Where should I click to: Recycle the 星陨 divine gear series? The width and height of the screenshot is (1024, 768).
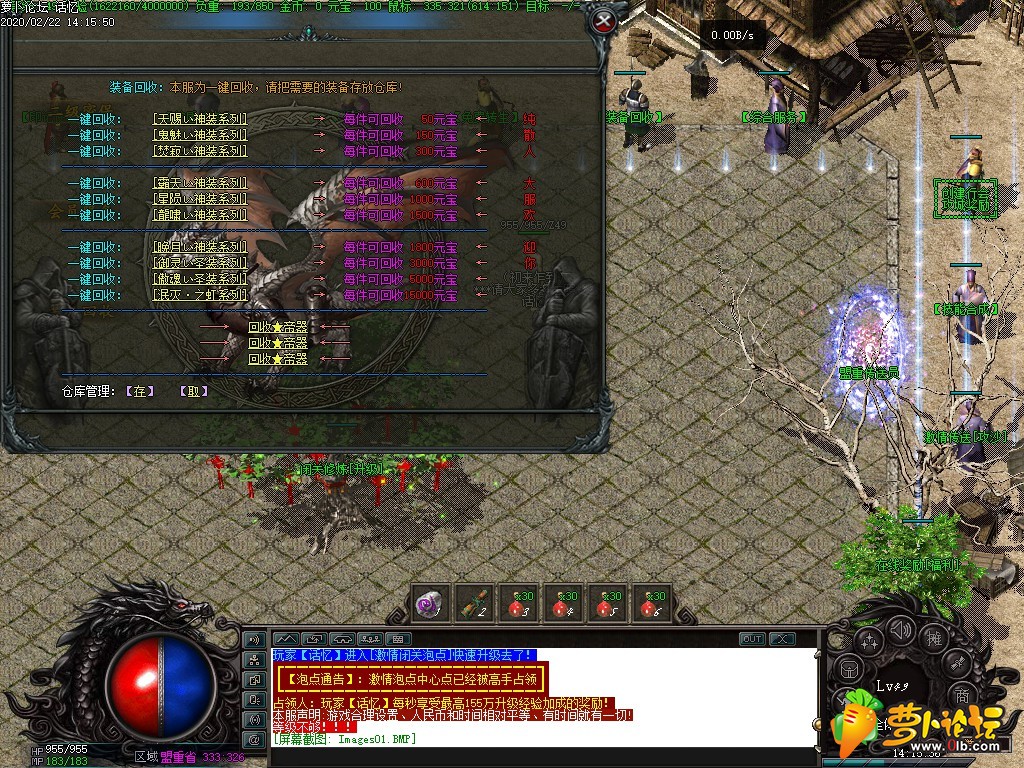pos(199,199)
